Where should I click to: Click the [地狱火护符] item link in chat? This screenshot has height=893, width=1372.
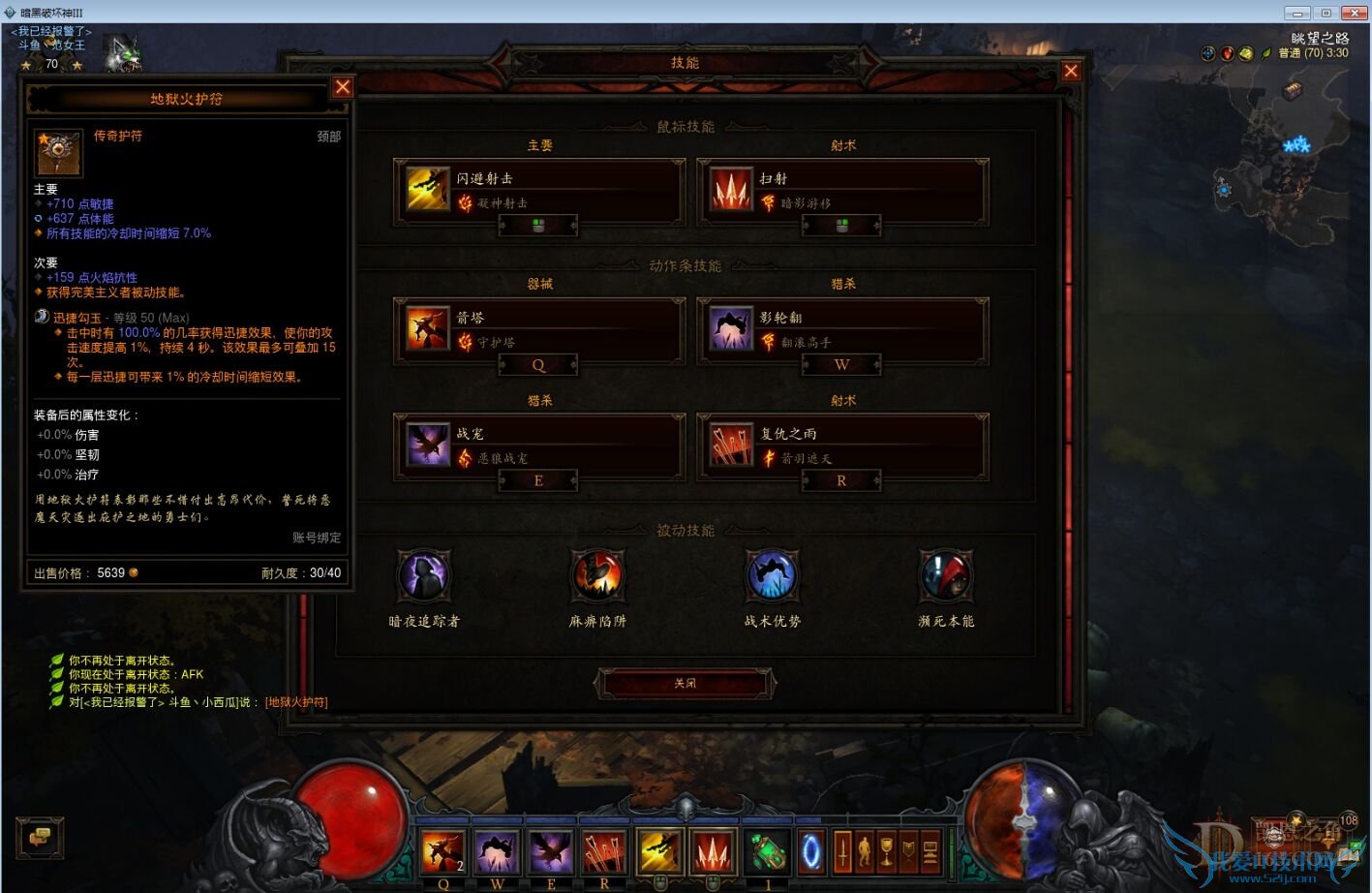[296, 702]
